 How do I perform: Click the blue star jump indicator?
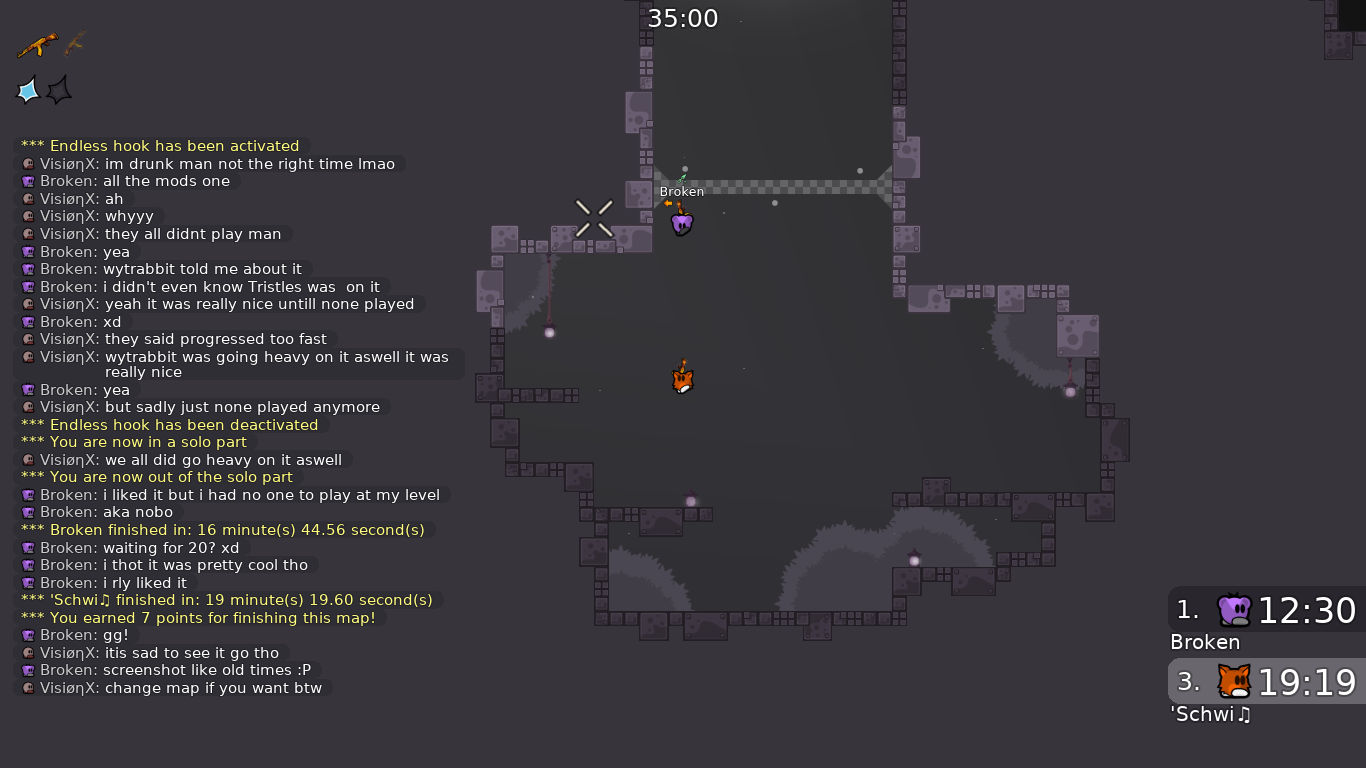pos(28,91)
